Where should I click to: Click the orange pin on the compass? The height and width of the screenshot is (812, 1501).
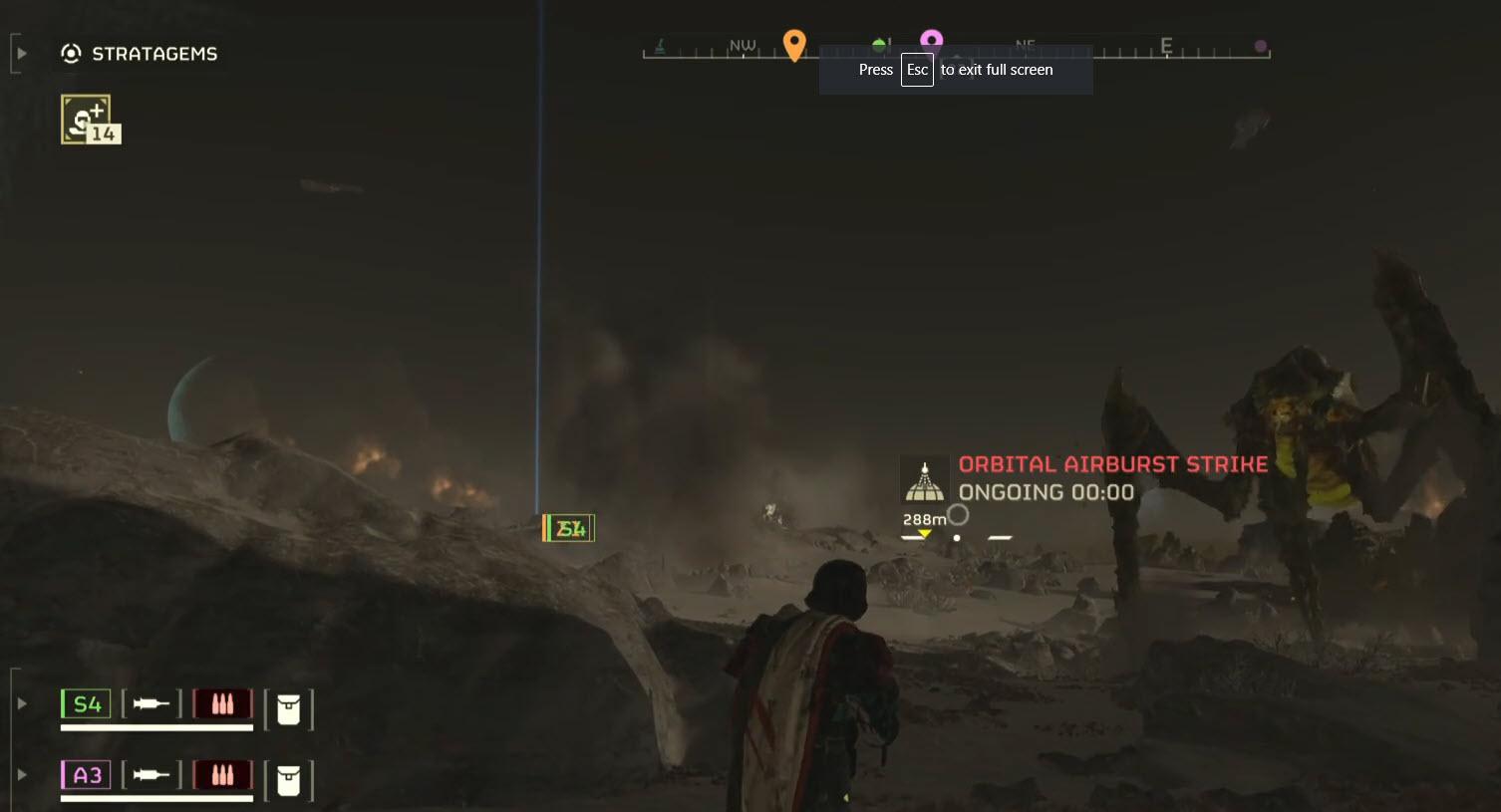794,44
